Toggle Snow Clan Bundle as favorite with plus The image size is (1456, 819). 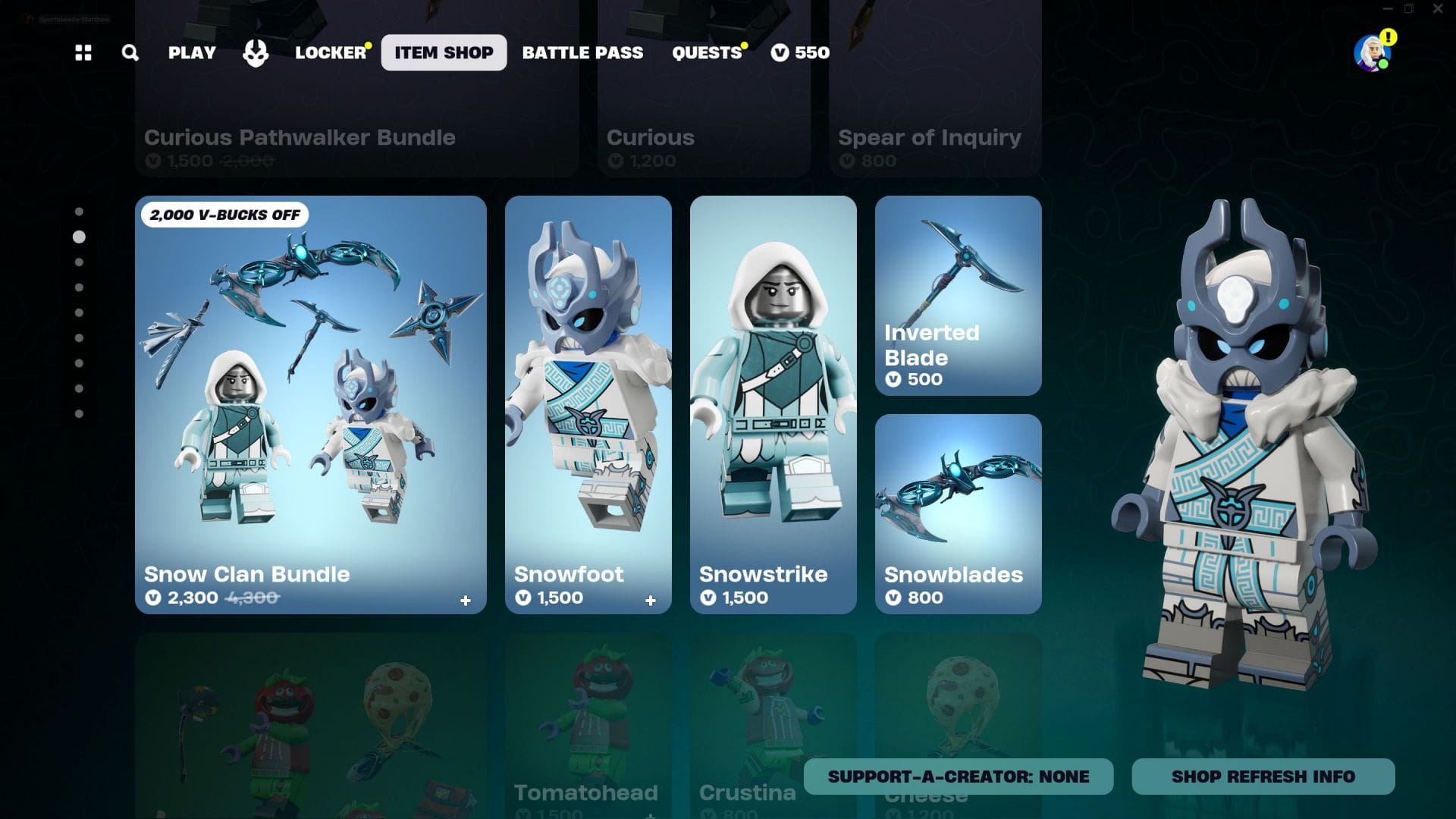pyautogui.click(x=465, y=599)
